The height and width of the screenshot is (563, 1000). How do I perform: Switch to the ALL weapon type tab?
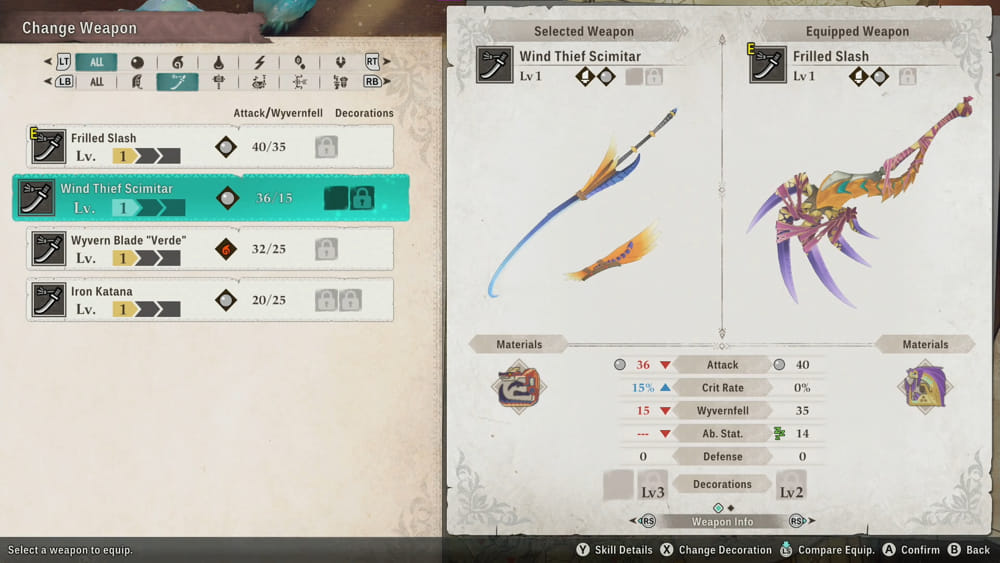(x=96, y=82)
